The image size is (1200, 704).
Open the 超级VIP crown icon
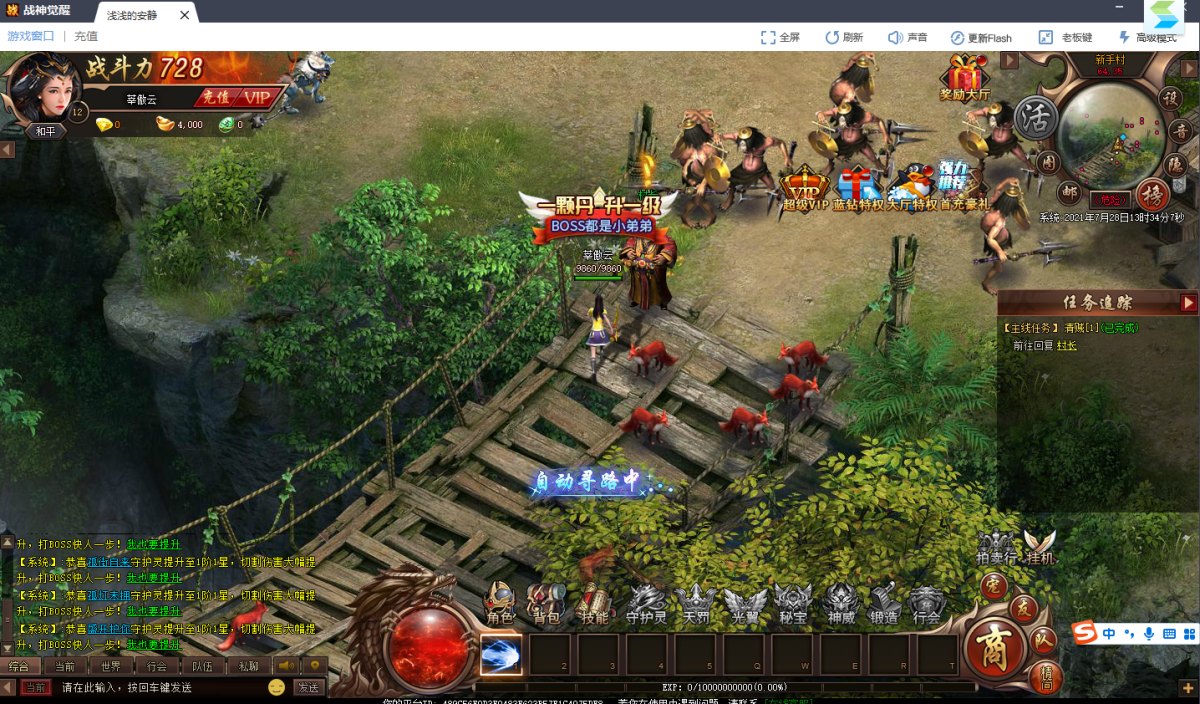806,189
